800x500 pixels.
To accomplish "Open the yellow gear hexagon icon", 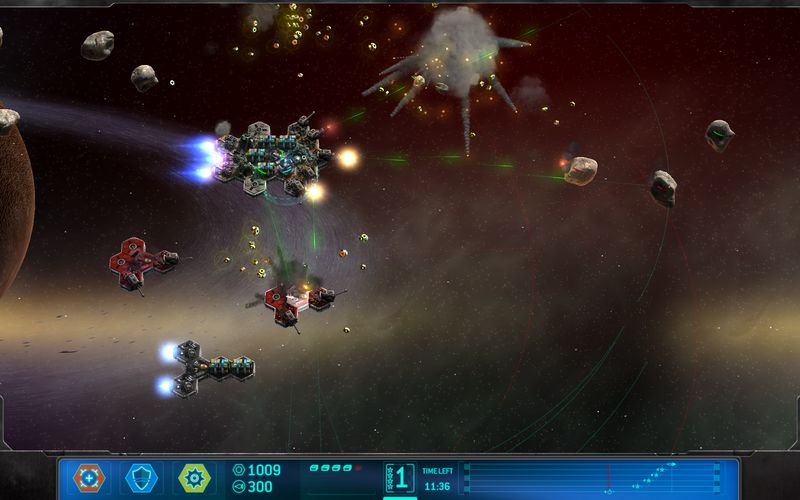I will [194, 478].
